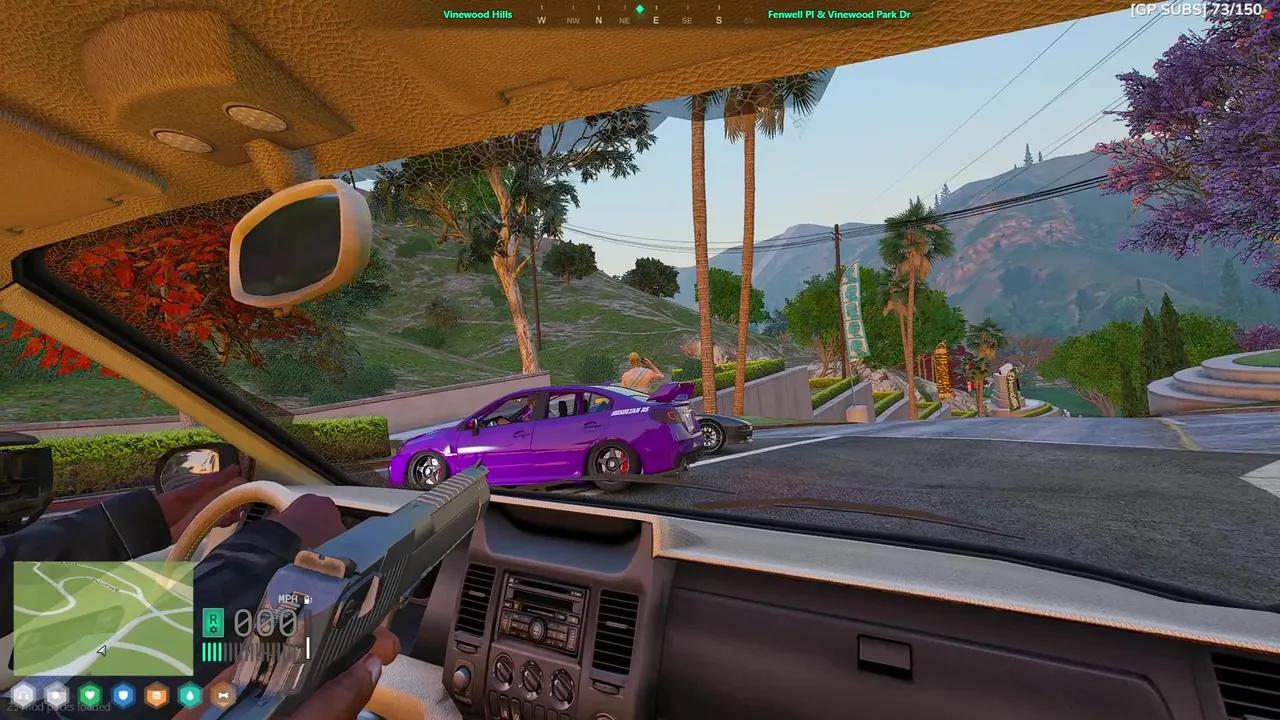Click the orange bone status hexagon icon

click(223, 695)
